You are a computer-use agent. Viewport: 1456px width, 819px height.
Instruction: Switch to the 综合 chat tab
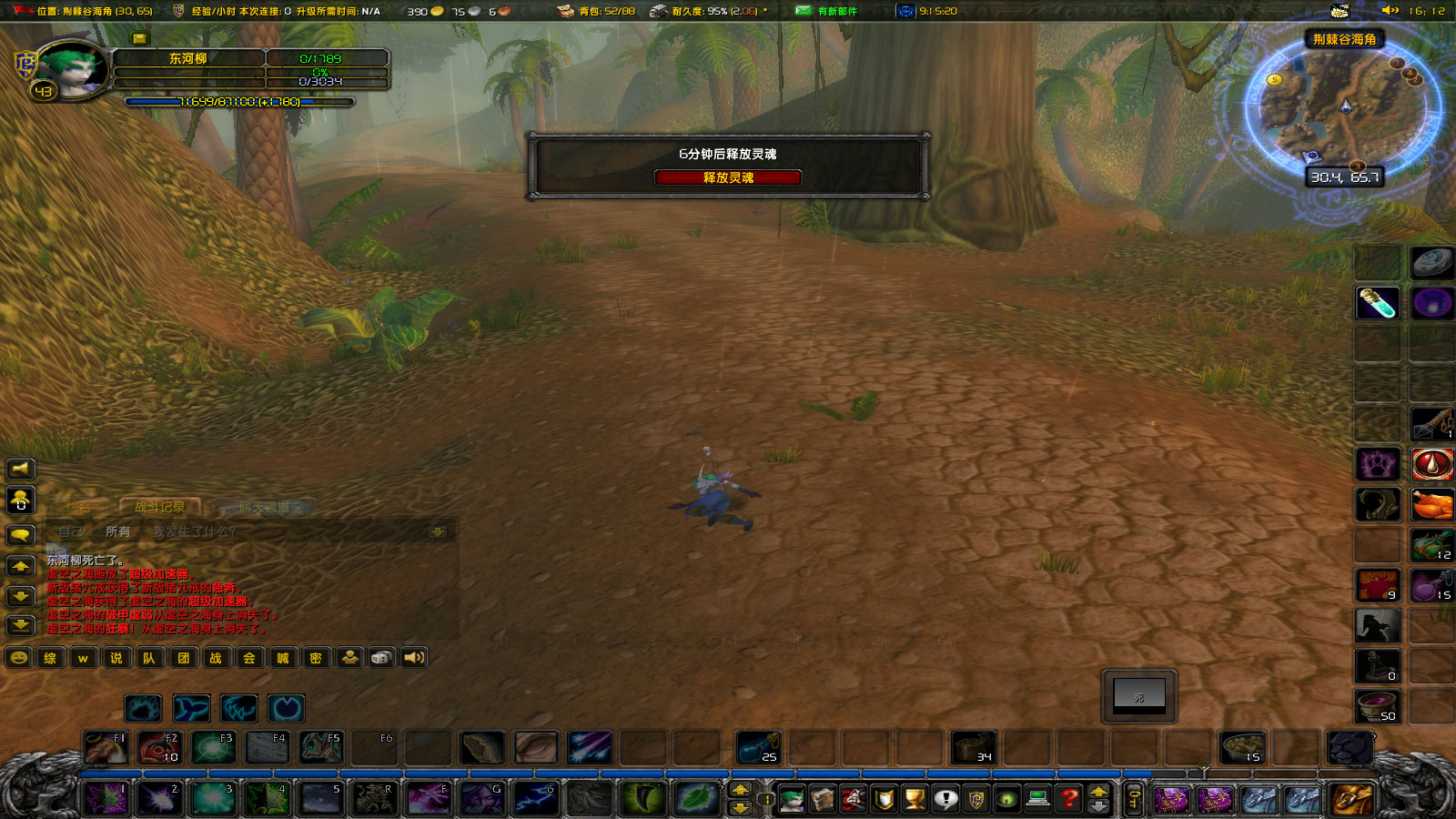coord(79,507)
